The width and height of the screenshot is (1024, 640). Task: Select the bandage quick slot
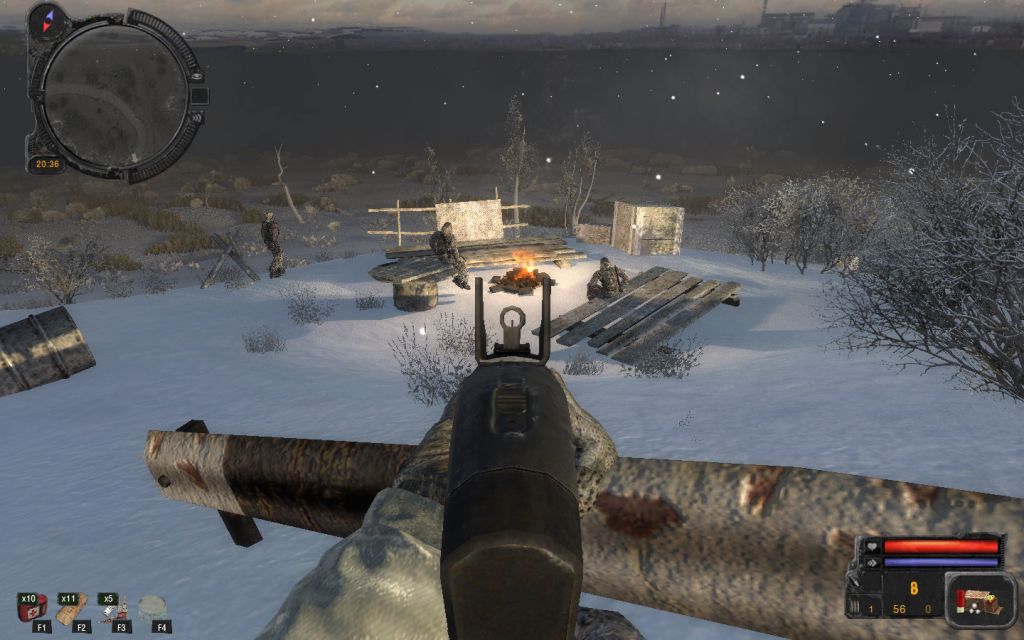[x=72, y=607]
